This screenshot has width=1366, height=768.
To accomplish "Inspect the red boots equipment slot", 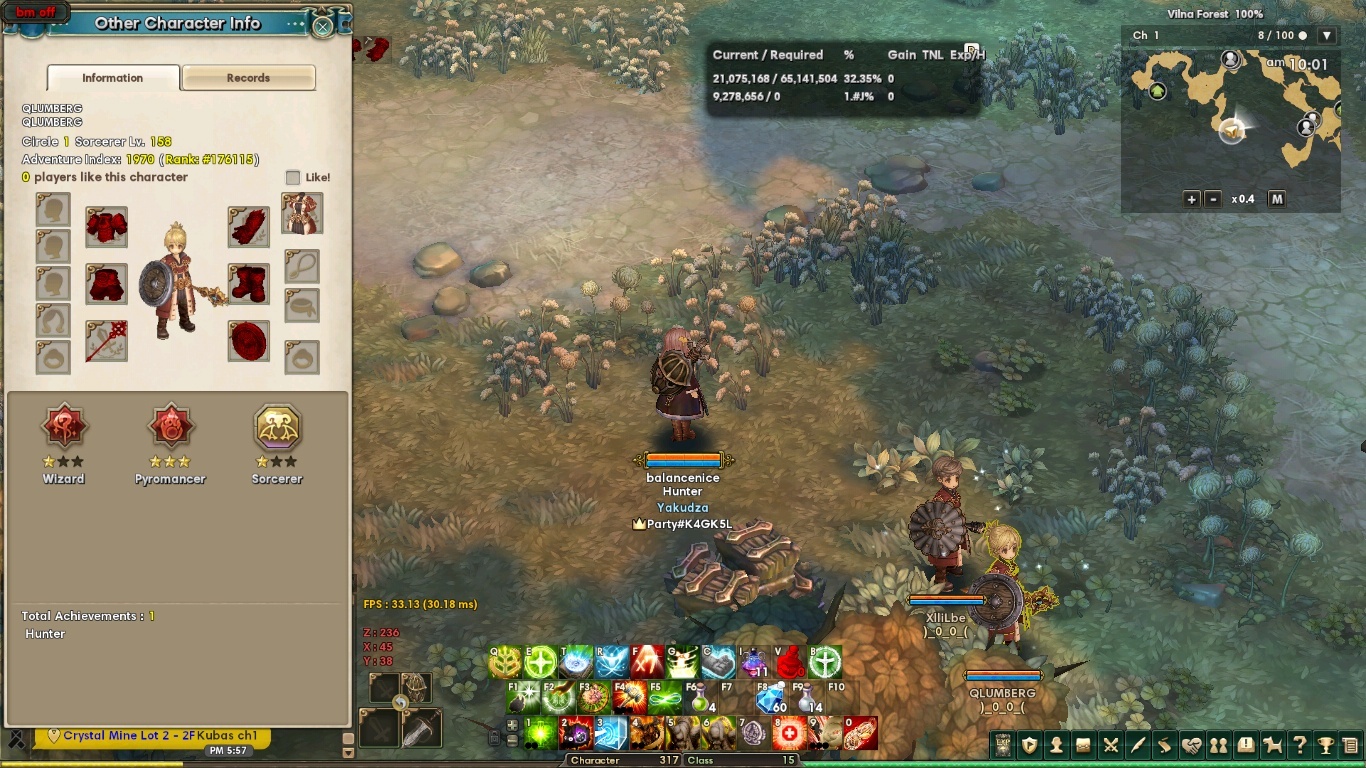I will pyautogui.click(x=248, y=284).
